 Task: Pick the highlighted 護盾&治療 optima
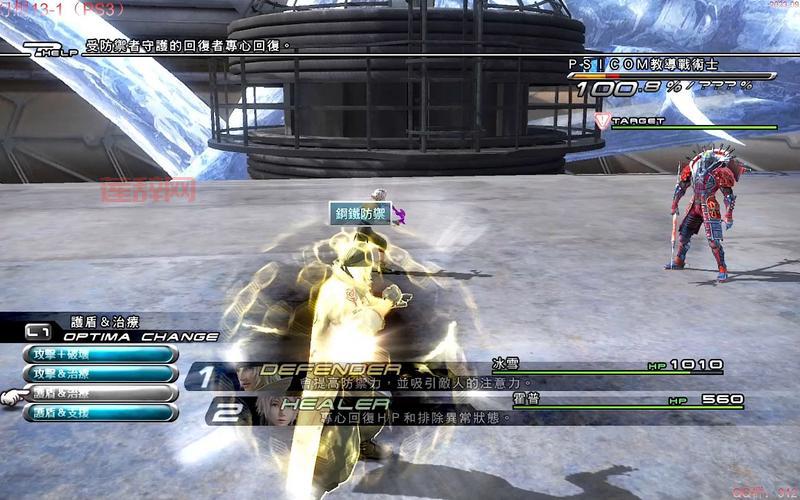(x=100, y=393)
